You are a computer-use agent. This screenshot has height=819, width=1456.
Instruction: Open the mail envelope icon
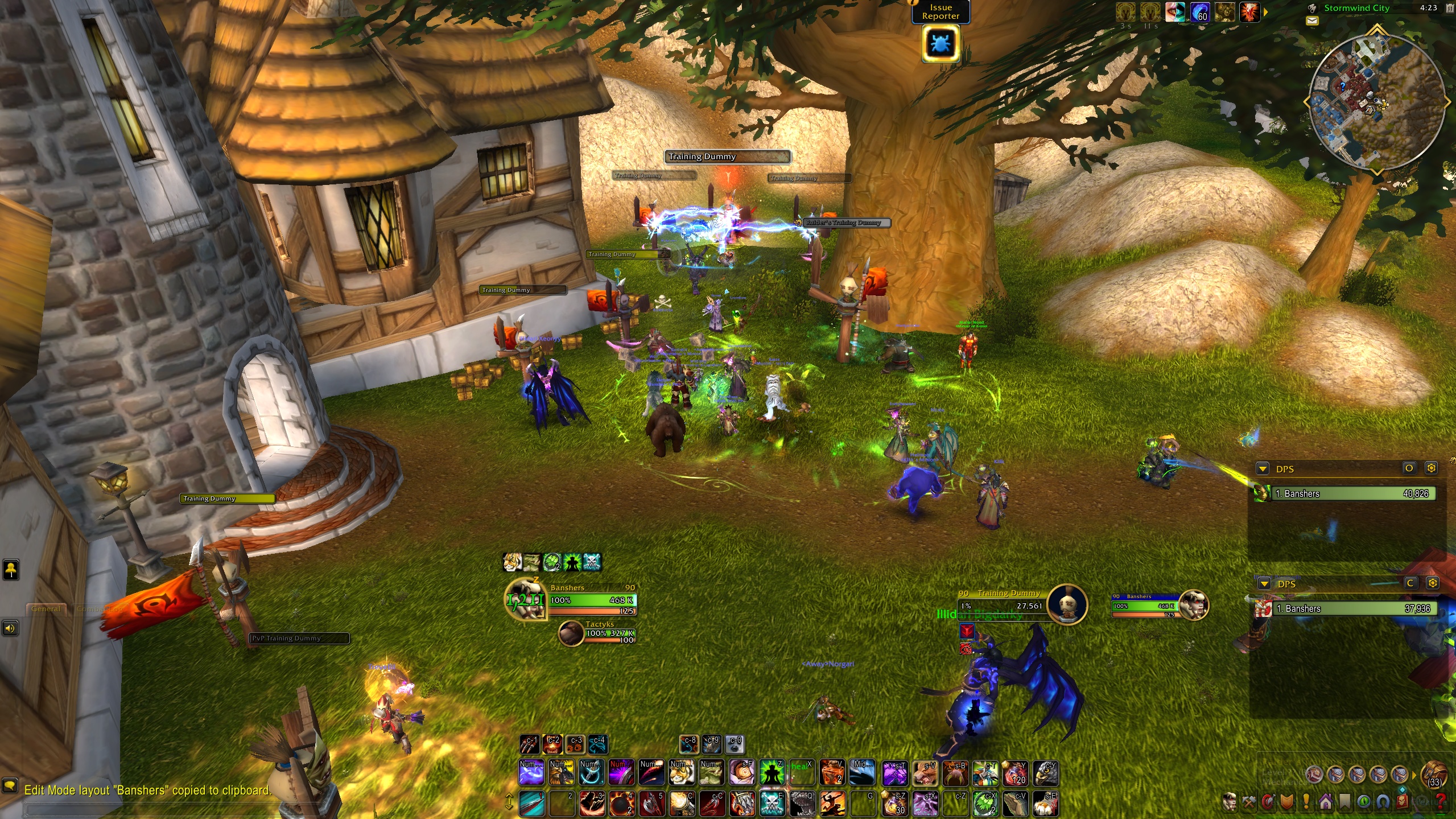(1312, 21)
